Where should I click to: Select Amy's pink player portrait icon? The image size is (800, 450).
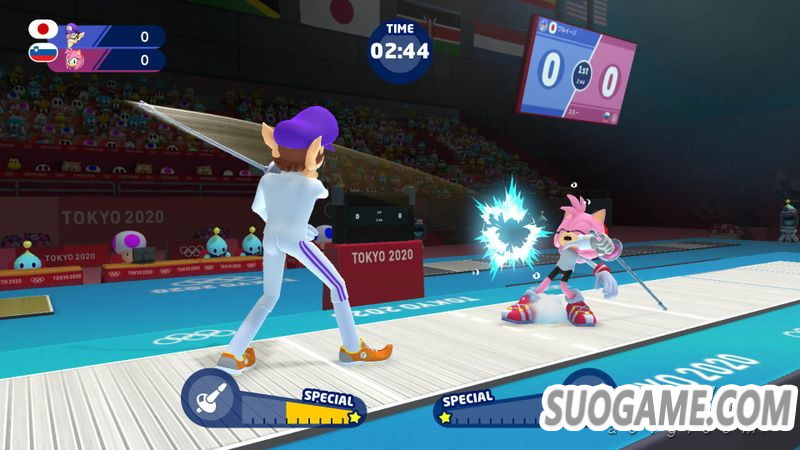tap(72, 59)
